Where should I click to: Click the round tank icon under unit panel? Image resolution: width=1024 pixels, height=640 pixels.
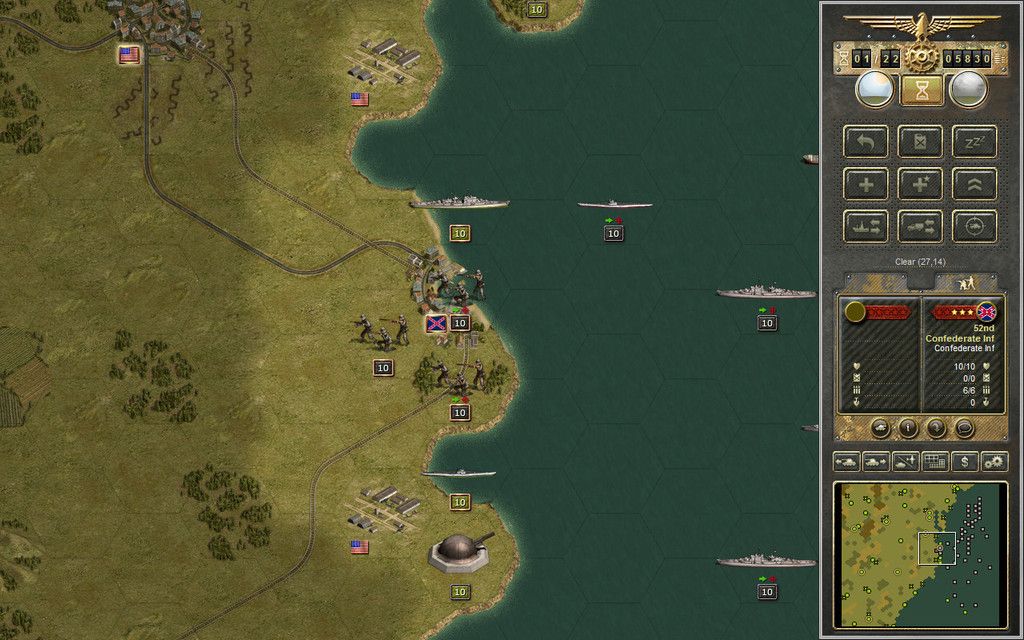[x=881, y=428]
